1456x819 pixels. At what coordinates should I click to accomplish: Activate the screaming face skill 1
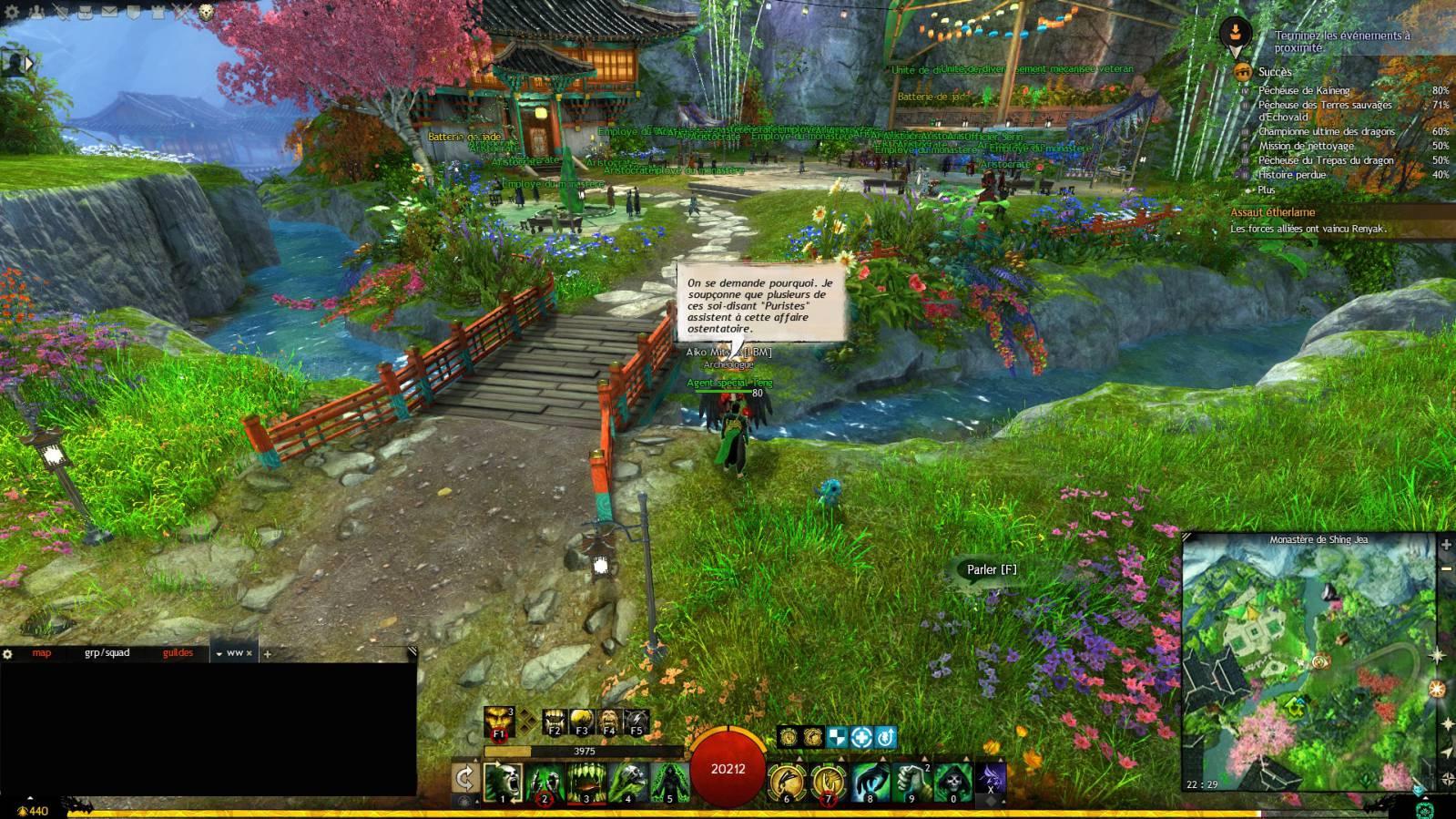tap(502, 783)
